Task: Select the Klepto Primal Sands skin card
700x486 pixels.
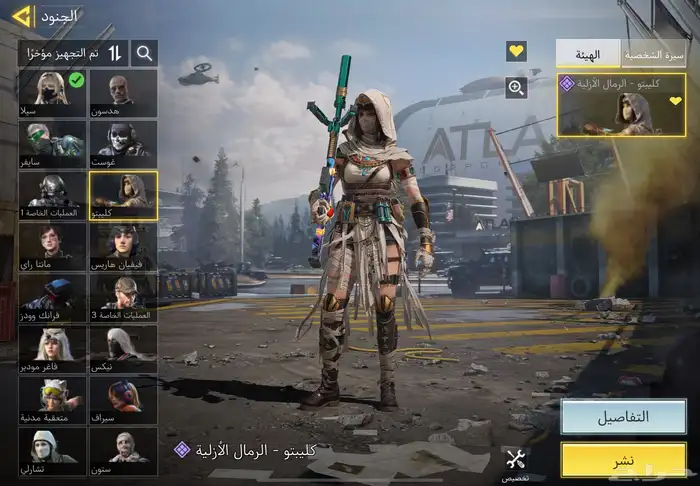Action: pos(621,104)
